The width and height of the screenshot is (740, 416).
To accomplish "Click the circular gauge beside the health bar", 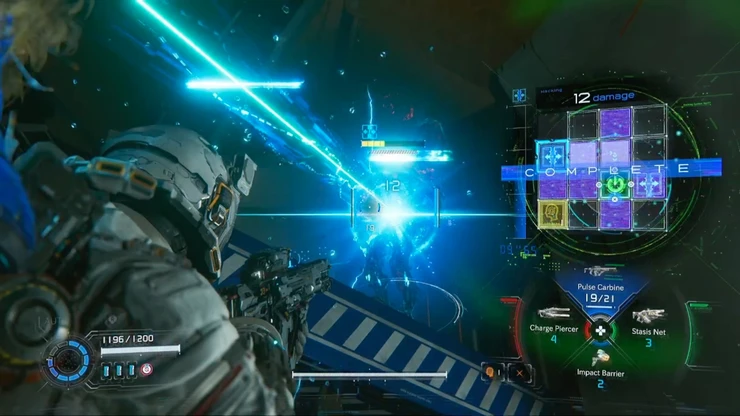I will click(70, 360).
